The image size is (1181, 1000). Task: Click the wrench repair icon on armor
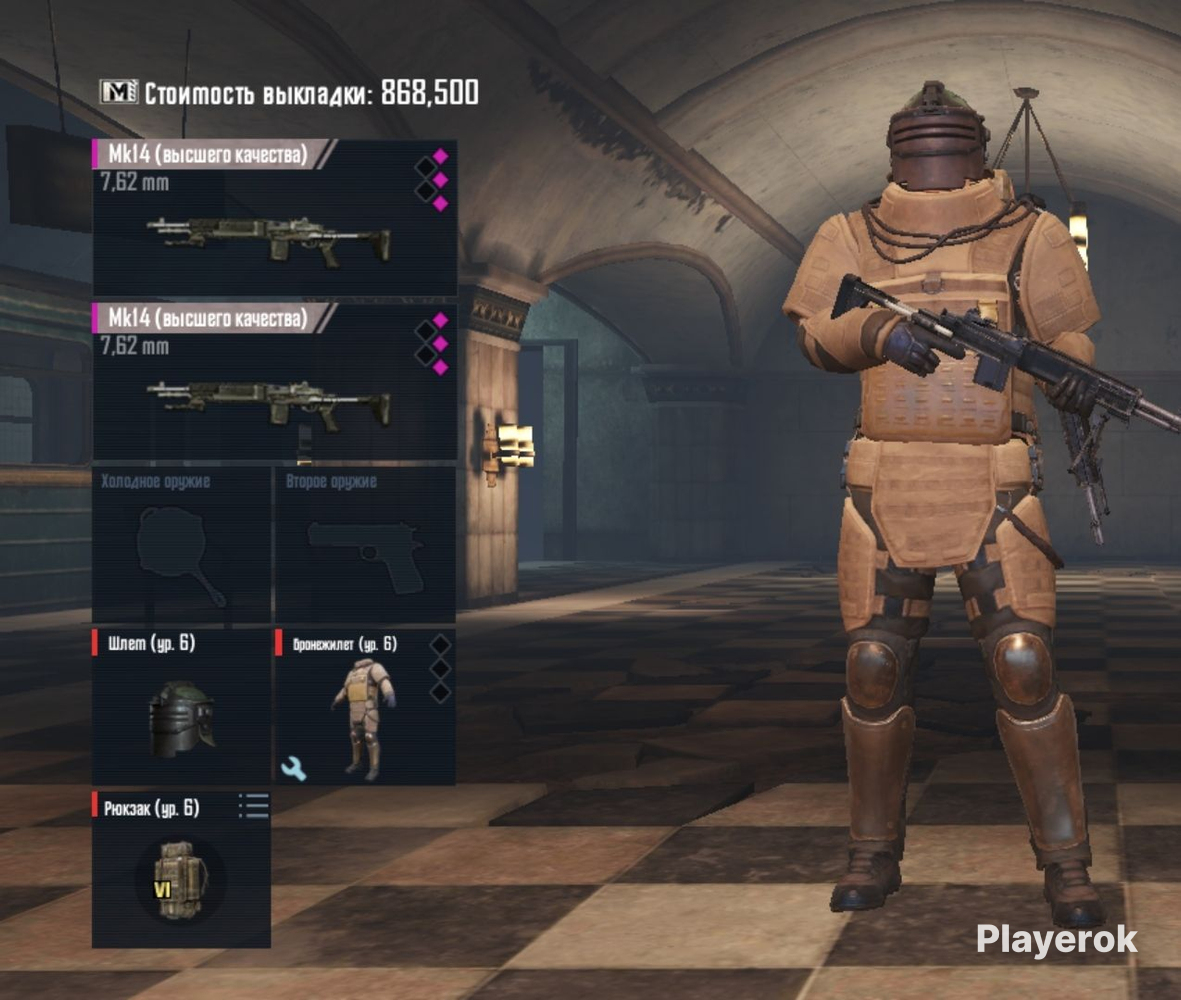tap(295, 768)
